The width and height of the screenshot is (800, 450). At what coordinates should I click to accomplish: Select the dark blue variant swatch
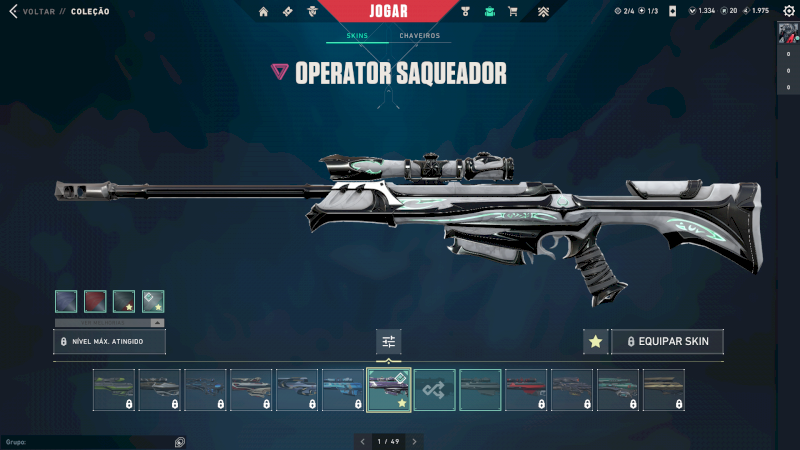(x=66, y=301)
